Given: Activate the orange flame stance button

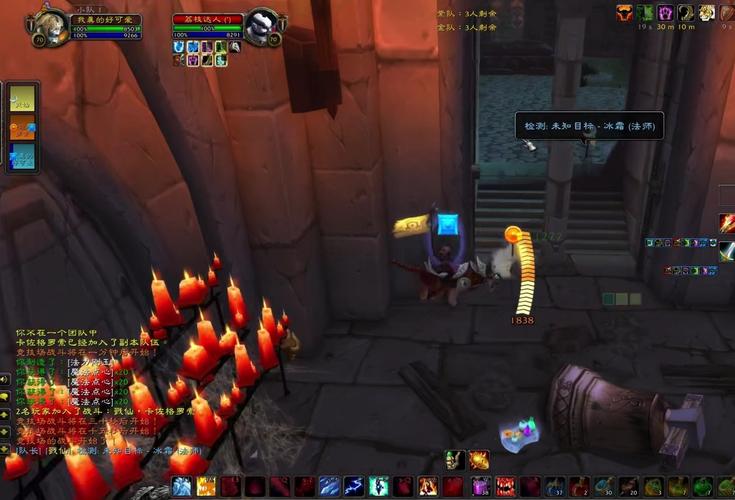Looking at the screenshot, I should pyautogui.click(x=479, y=459).
